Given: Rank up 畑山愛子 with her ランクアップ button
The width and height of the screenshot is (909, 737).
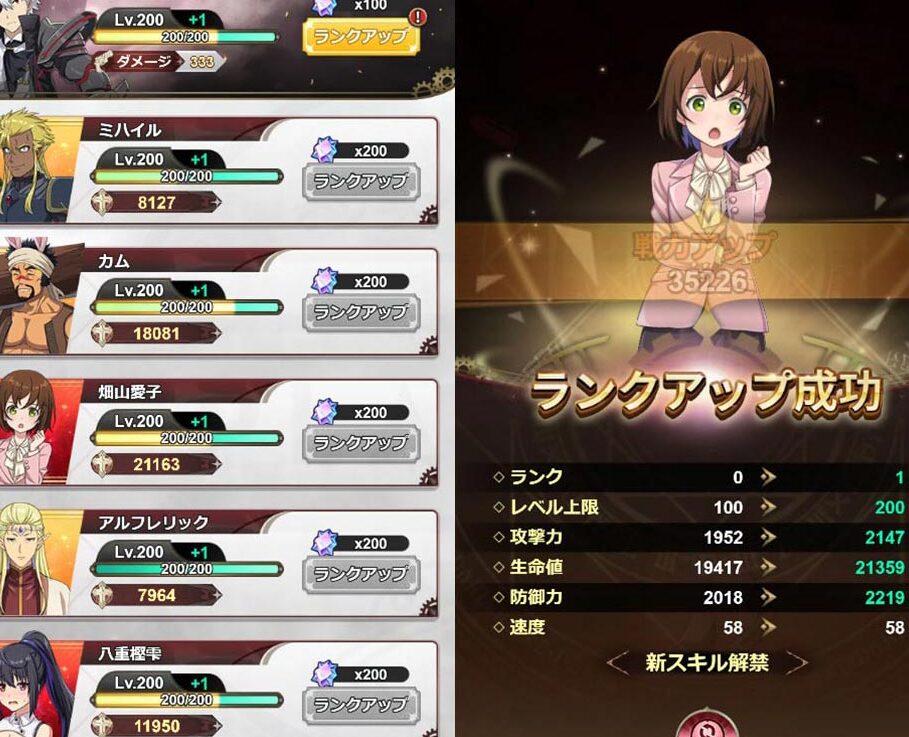Looking at the screenshot, I should pyautogui.click(x=360, y=443).
